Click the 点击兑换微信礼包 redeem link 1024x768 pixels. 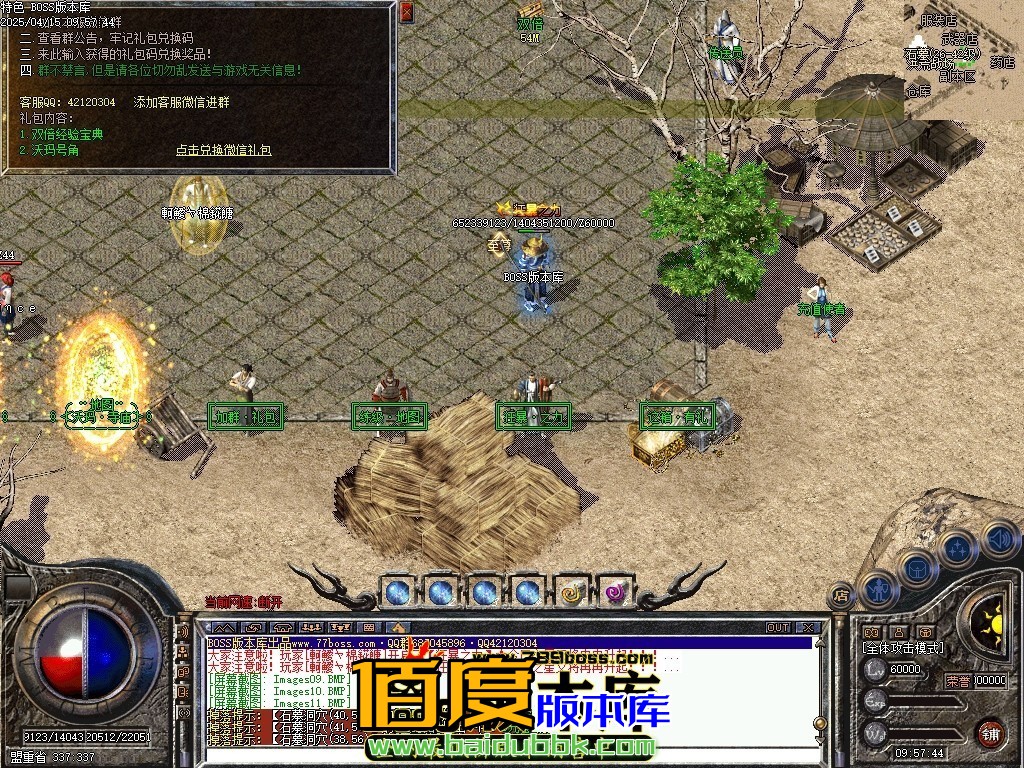pyautogui.click(x=223, y=150)
